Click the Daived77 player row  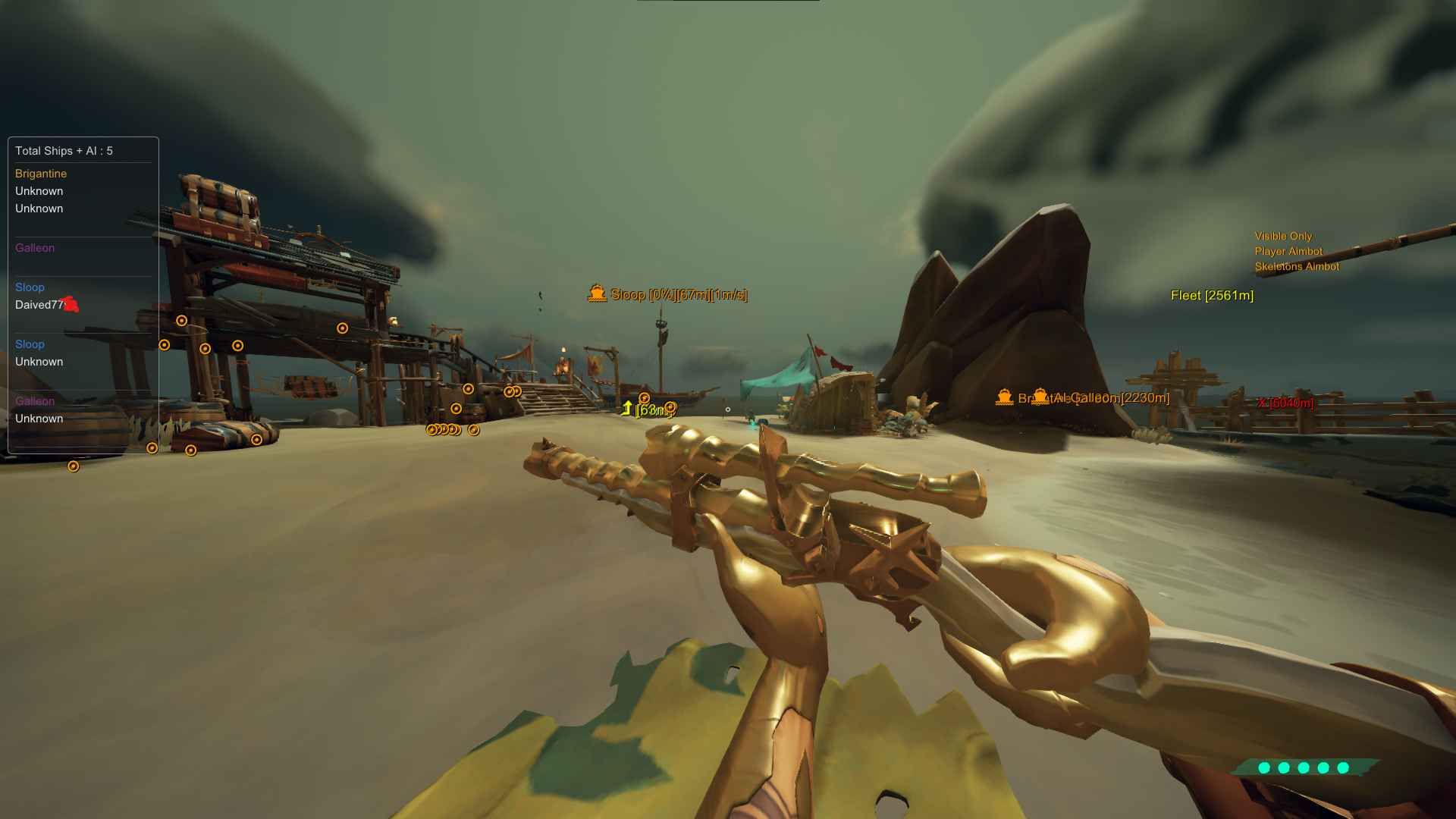click(x=40, y=305)
